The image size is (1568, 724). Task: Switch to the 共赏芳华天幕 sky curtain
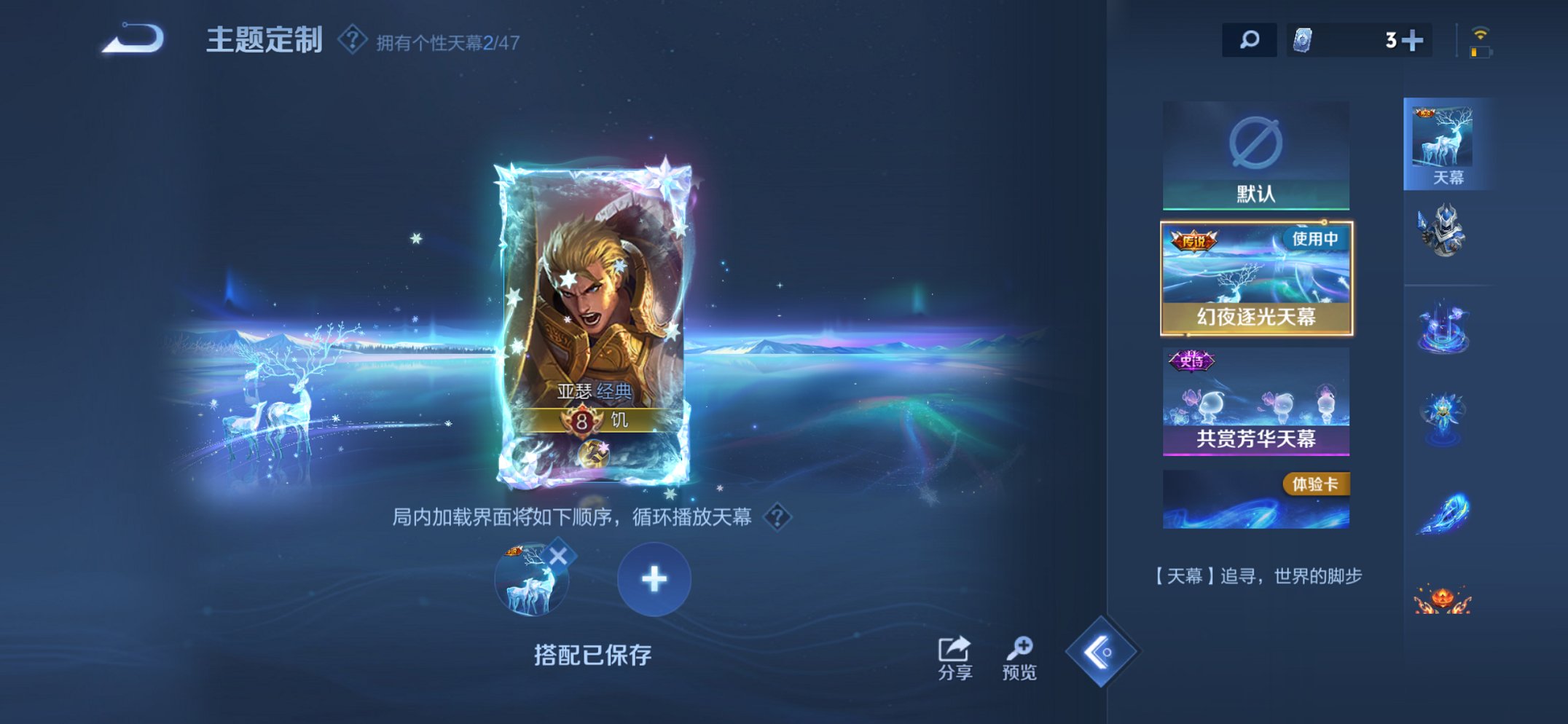click(x=1255, y=399)
